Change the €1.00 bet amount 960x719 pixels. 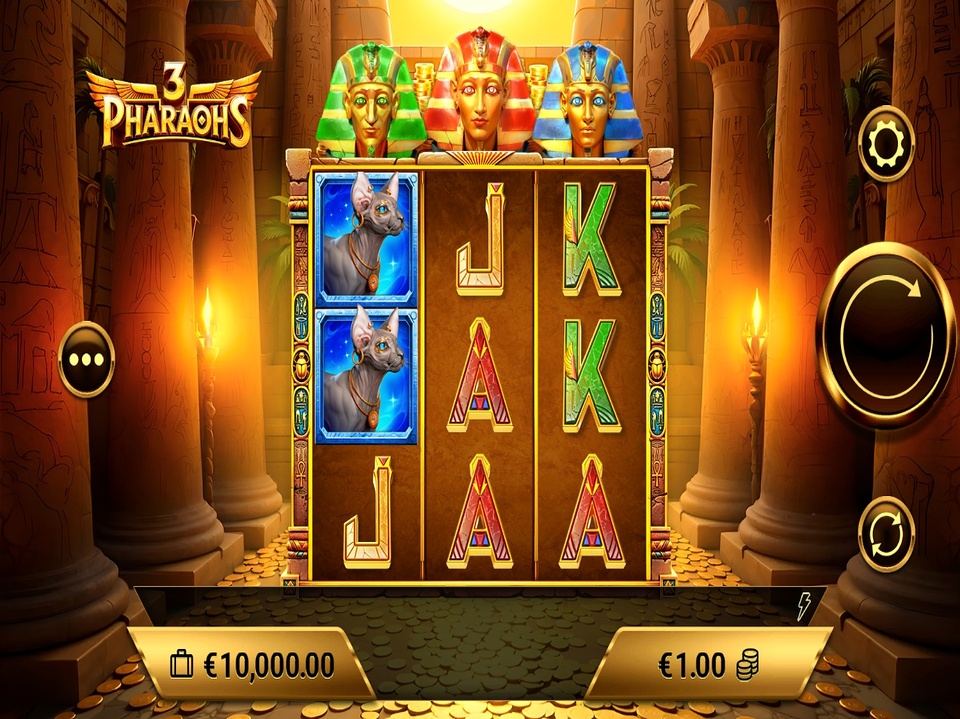tap(707, 663)
